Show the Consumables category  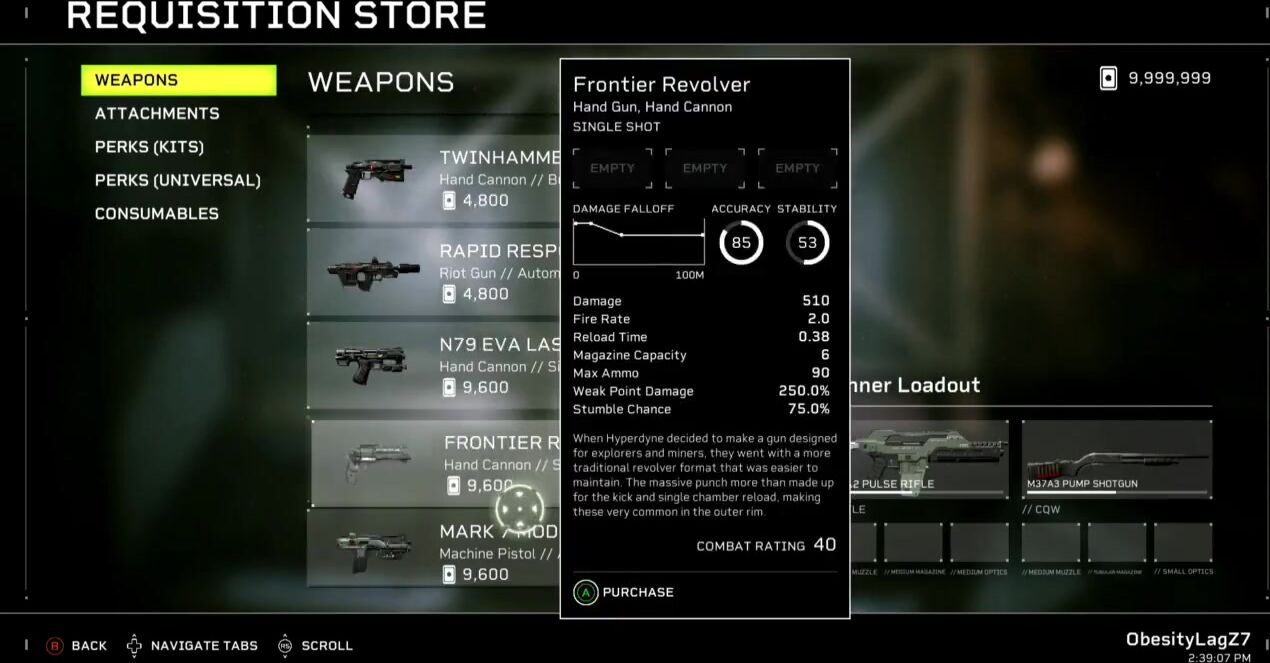156,214
